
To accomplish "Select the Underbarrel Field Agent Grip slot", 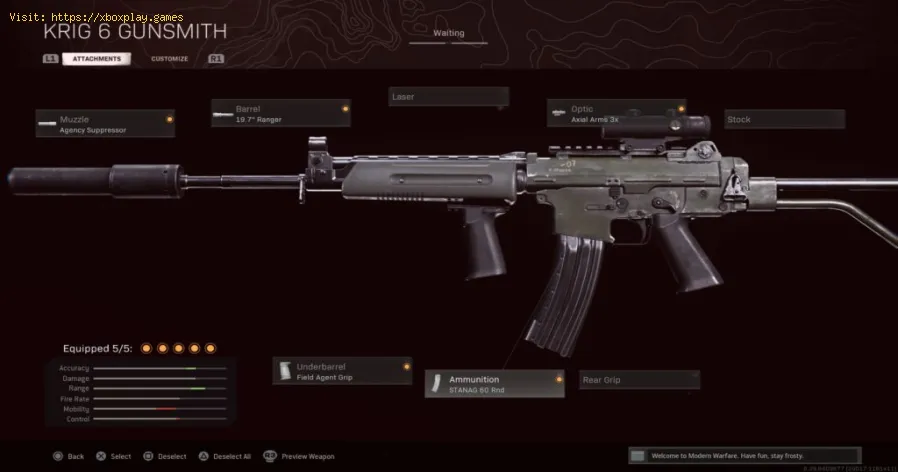I will (x=342, y=371).
